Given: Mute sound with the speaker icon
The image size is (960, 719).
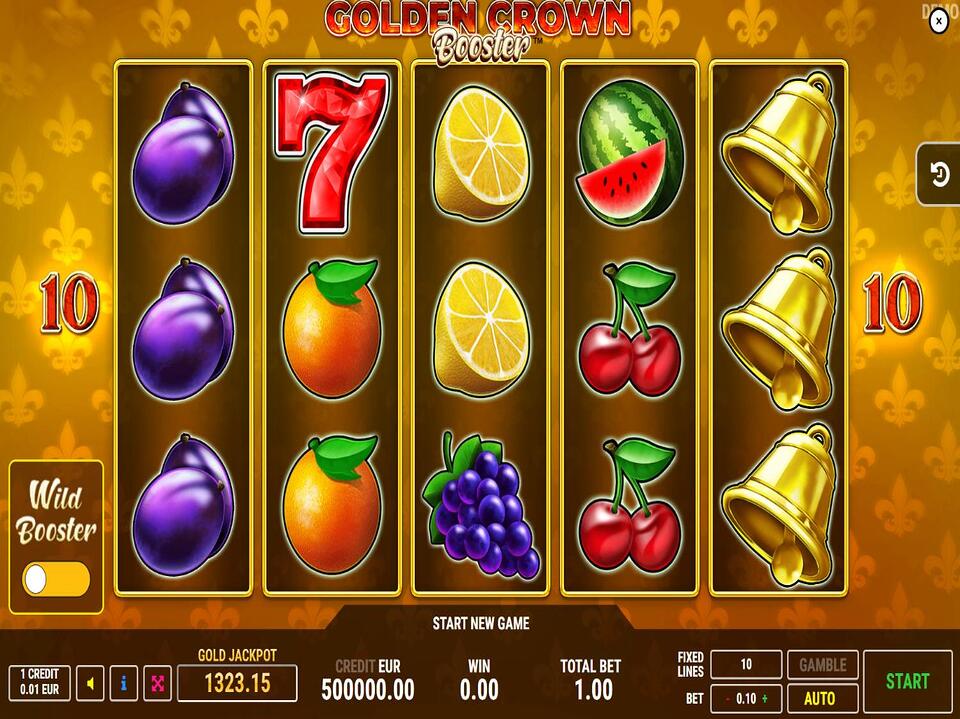Looking at the screenshot, I should coord(90,684).
